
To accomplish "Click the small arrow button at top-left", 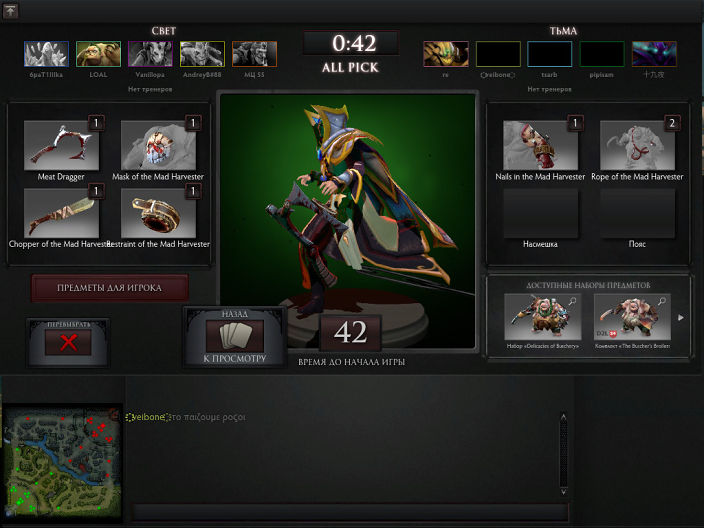I will coord(11,10).
